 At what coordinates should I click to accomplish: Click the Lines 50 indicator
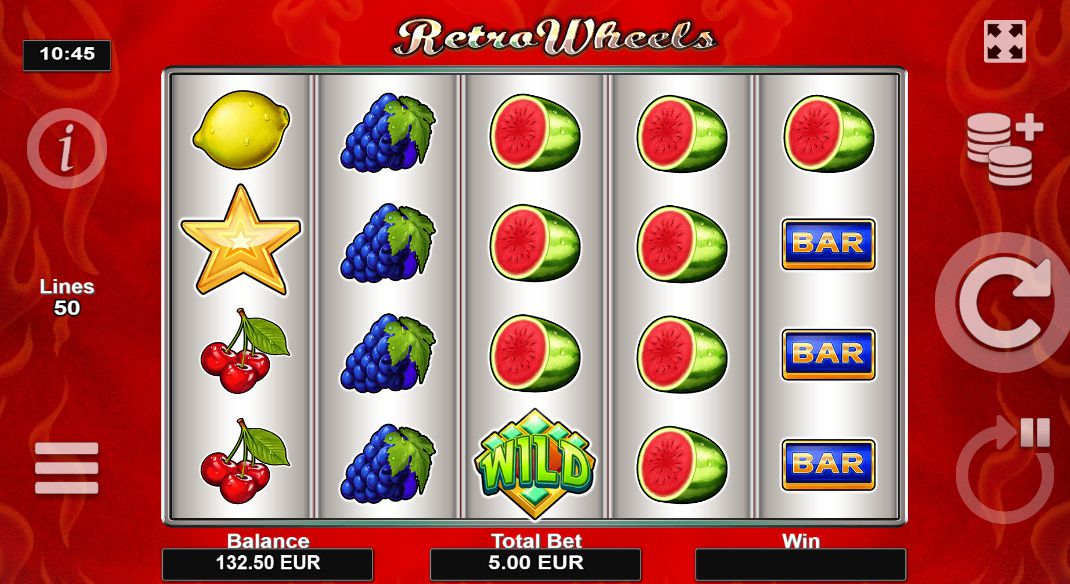pos(67,297)
